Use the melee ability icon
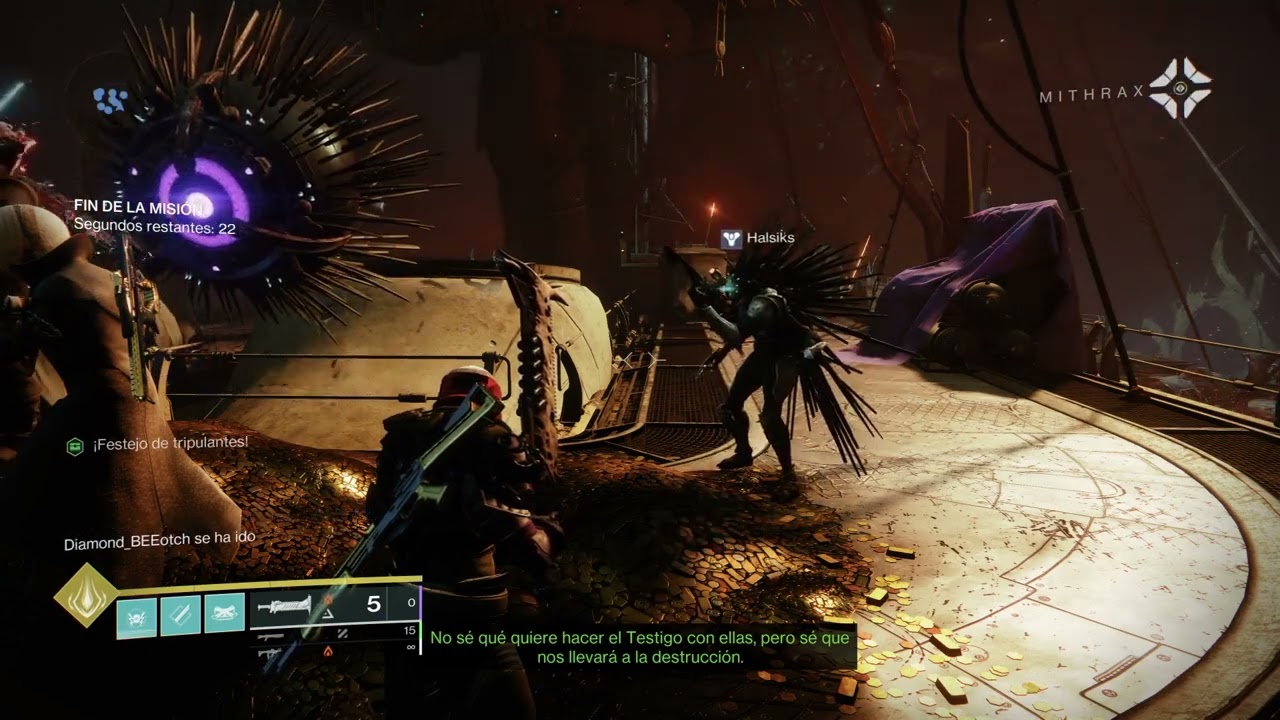This screenshot has height=720, width=1280. 181,614
